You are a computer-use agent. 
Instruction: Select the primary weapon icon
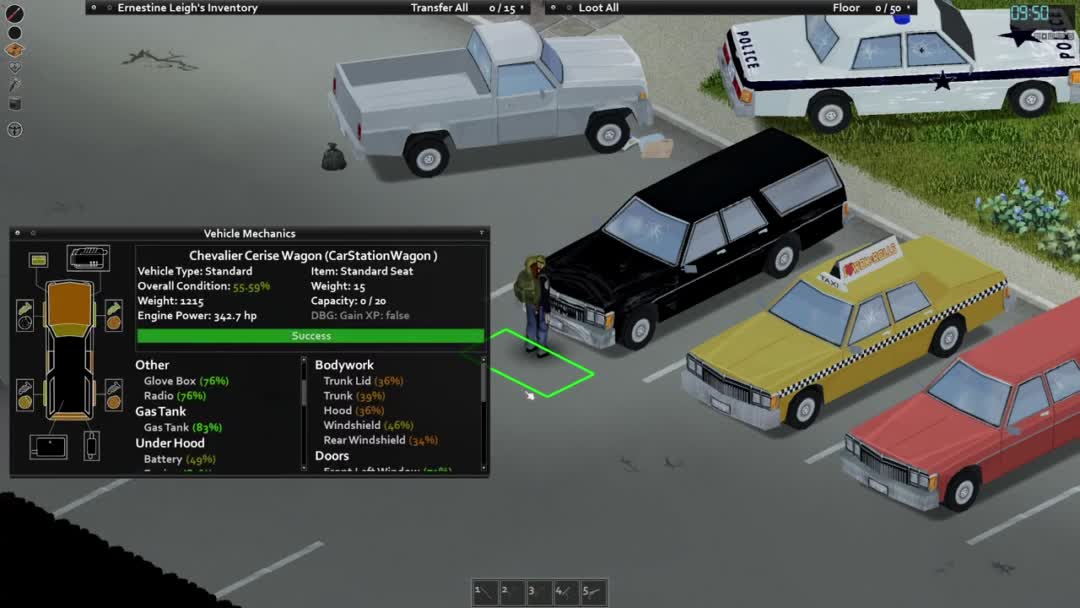tap(14, 14)
